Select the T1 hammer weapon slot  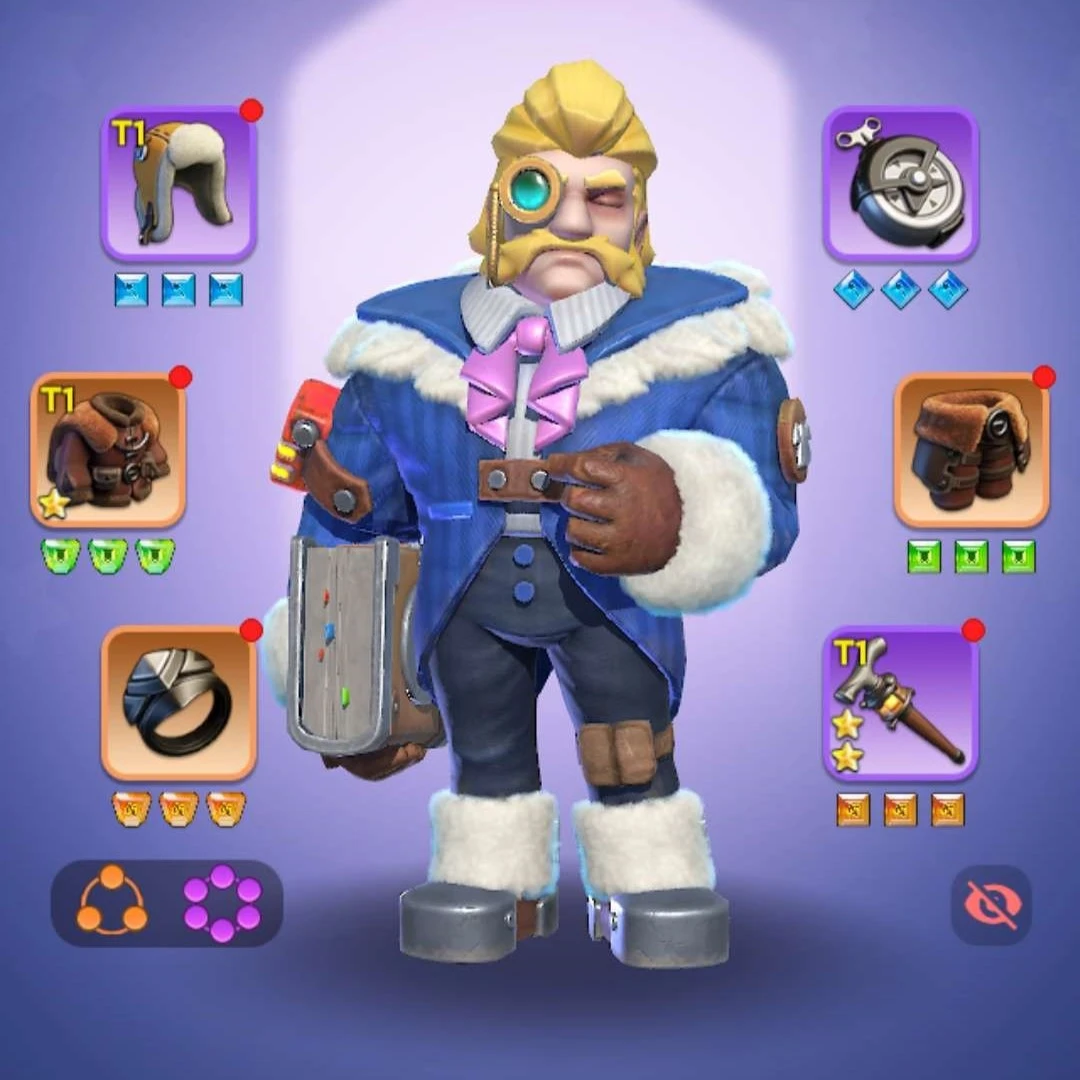(x=900, y=703)
